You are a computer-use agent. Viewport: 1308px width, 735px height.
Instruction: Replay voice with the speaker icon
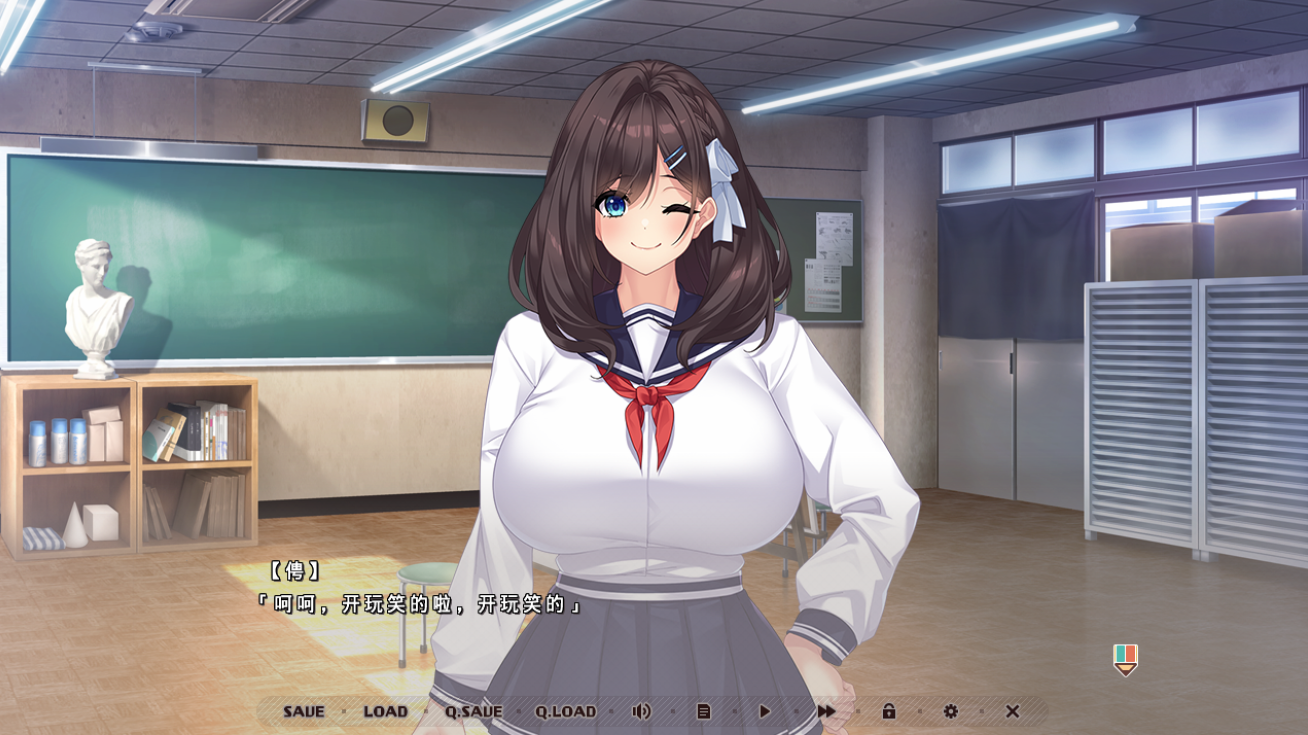641,712
